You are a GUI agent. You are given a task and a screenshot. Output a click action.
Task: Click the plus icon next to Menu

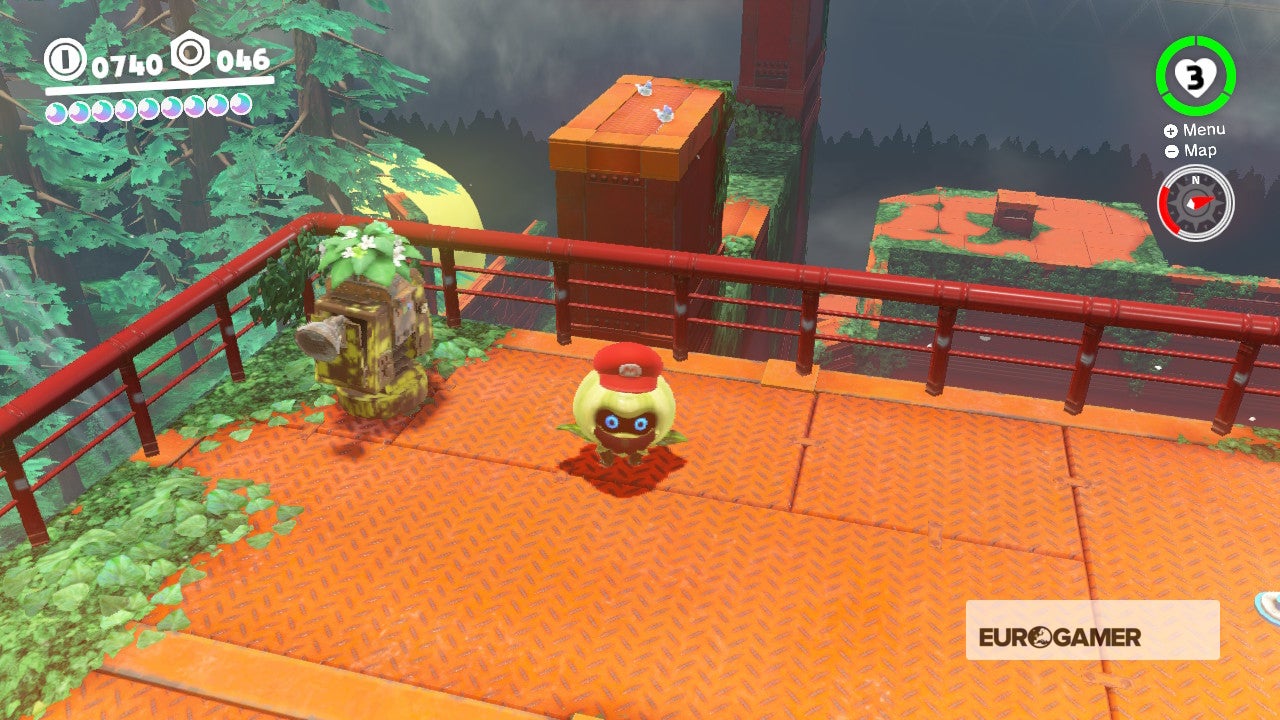click(1170, 129)
